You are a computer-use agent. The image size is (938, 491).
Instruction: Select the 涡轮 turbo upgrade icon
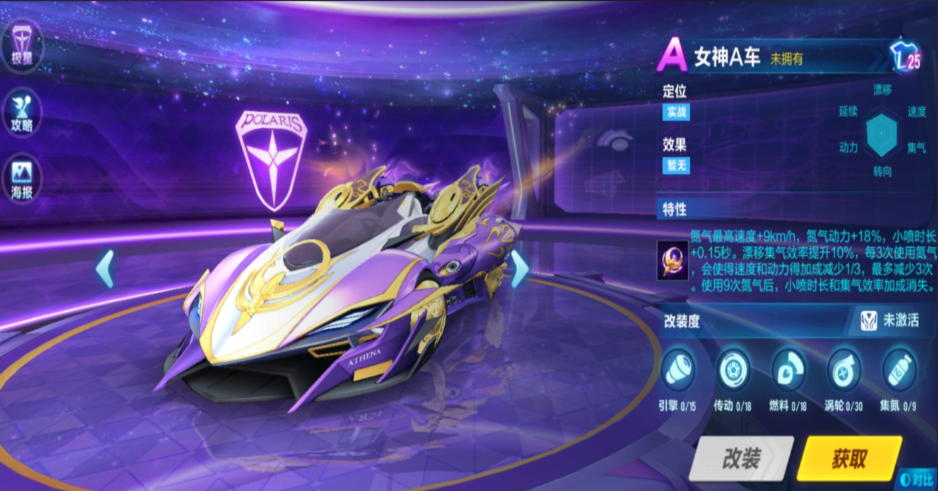pos(844,369)
